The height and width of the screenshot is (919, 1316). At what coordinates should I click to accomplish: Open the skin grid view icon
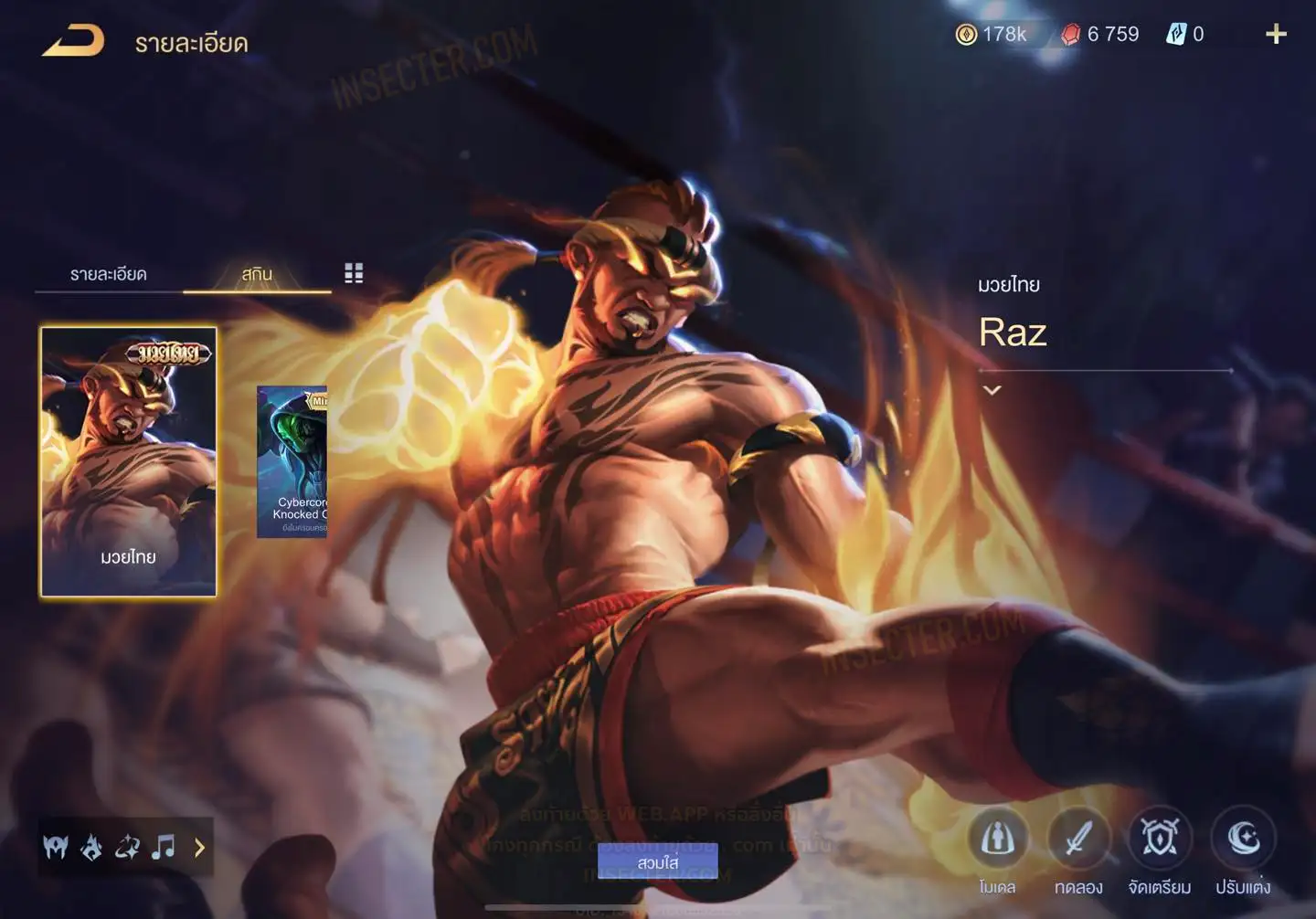354,273
